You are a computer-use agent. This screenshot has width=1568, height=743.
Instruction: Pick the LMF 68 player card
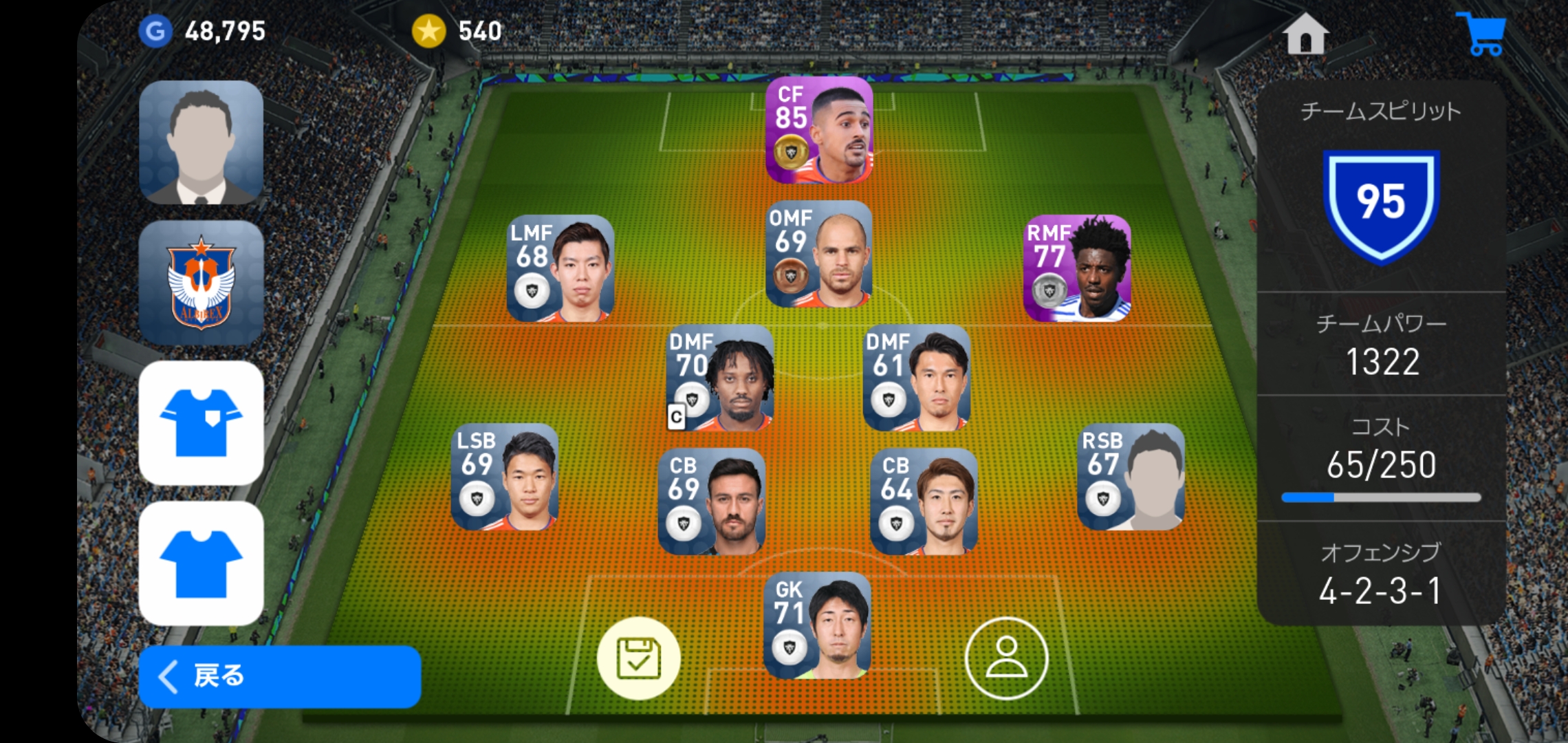(560, 269)
